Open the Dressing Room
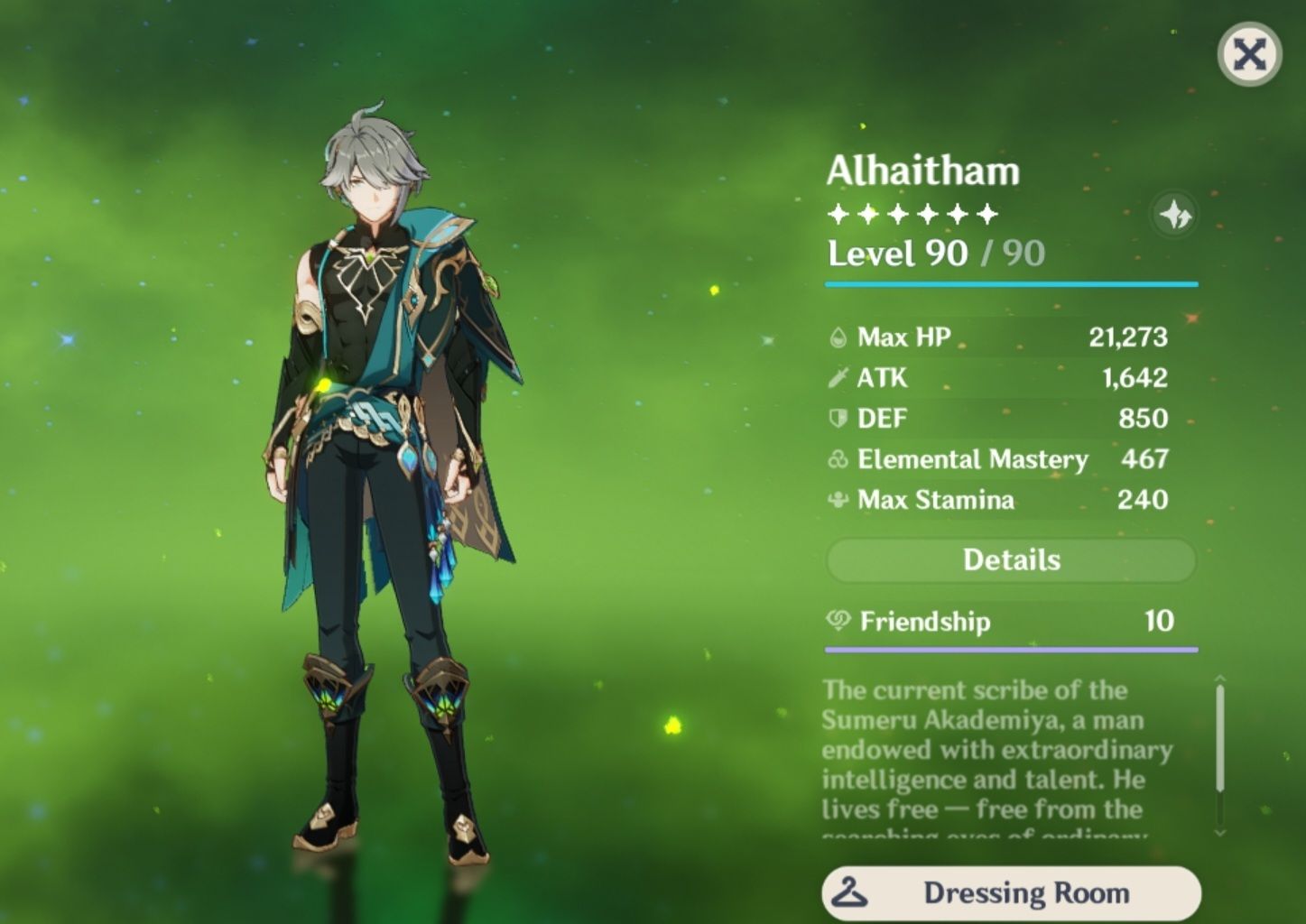 tap(1024, 892)
